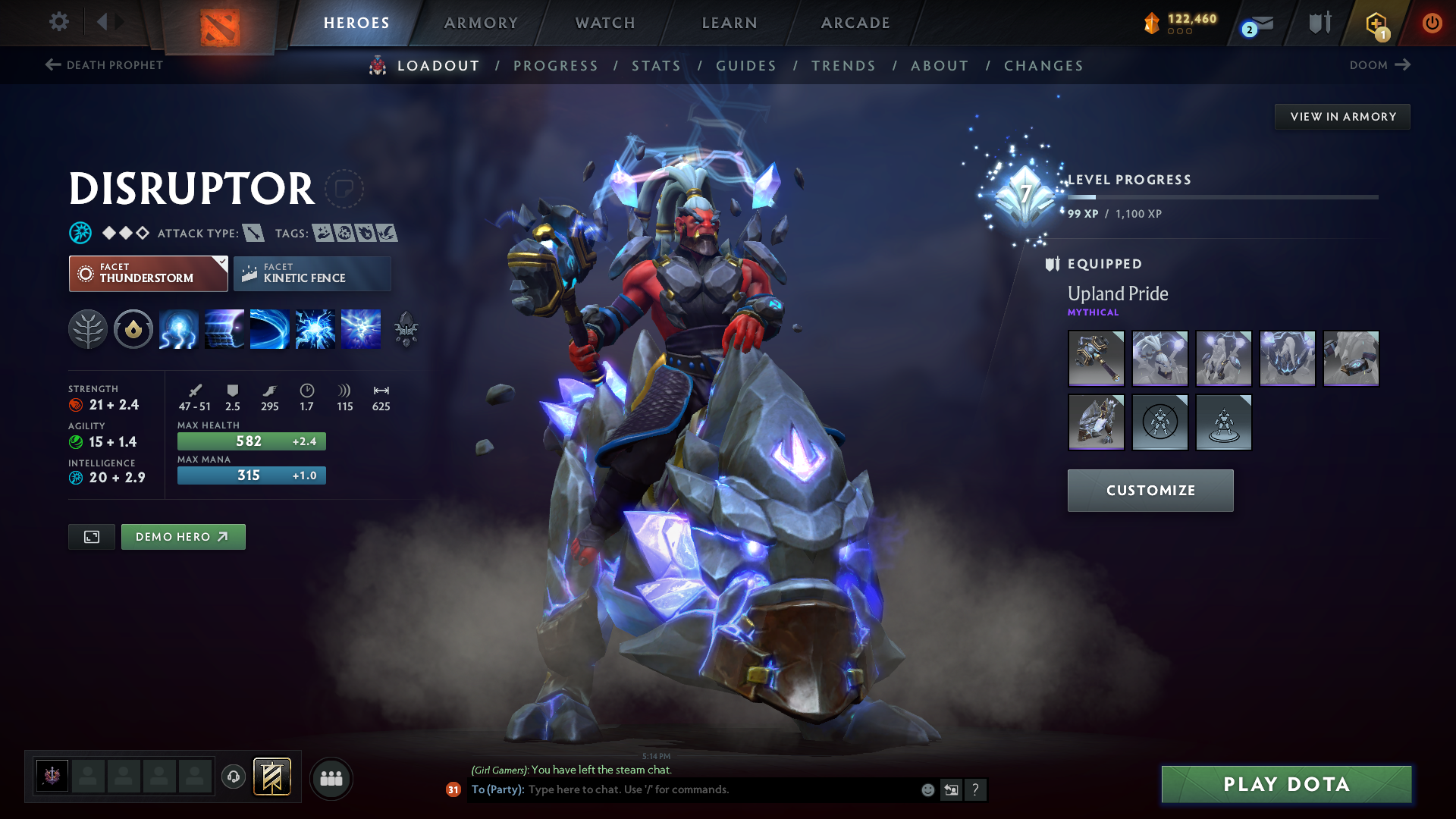The width and height of the screenshot is (1456, 819).
Task: Click the Aghanim's Scepter upgrade icon
Action: 406,329
